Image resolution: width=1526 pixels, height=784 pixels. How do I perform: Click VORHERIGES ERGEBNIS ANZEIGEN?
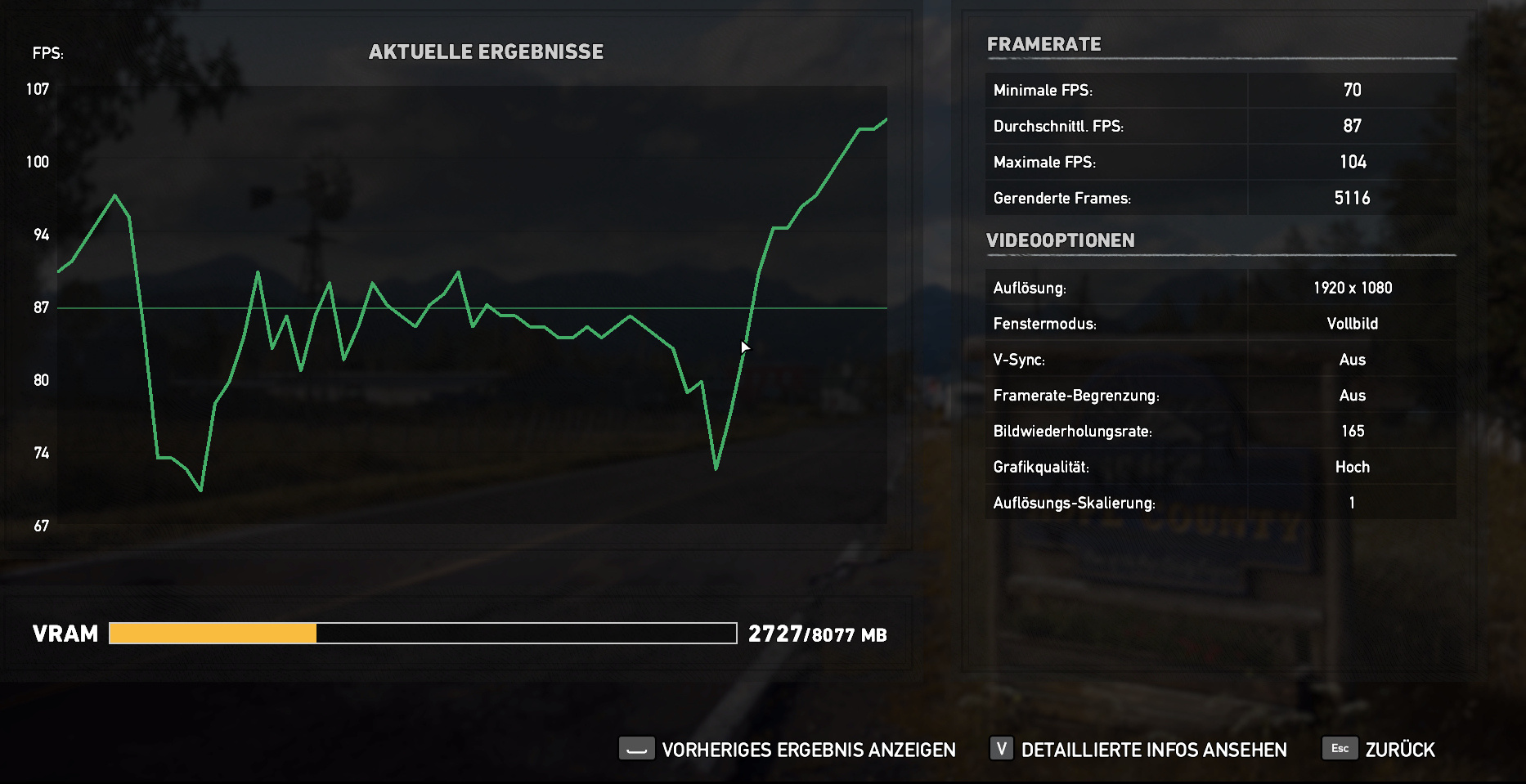[x=810, y=749]
